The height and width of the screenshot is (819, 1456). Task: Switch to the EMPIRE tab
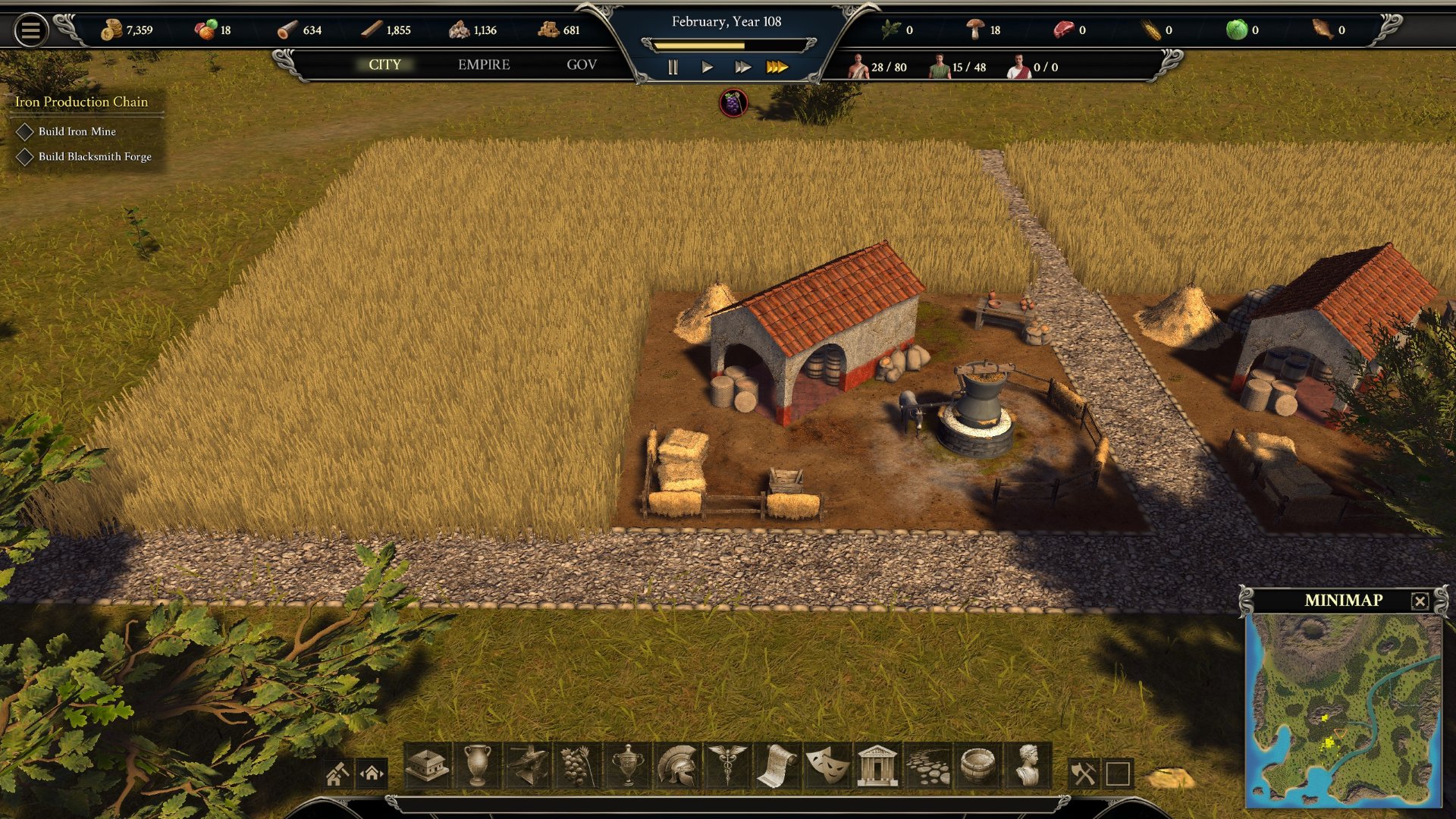484,65
